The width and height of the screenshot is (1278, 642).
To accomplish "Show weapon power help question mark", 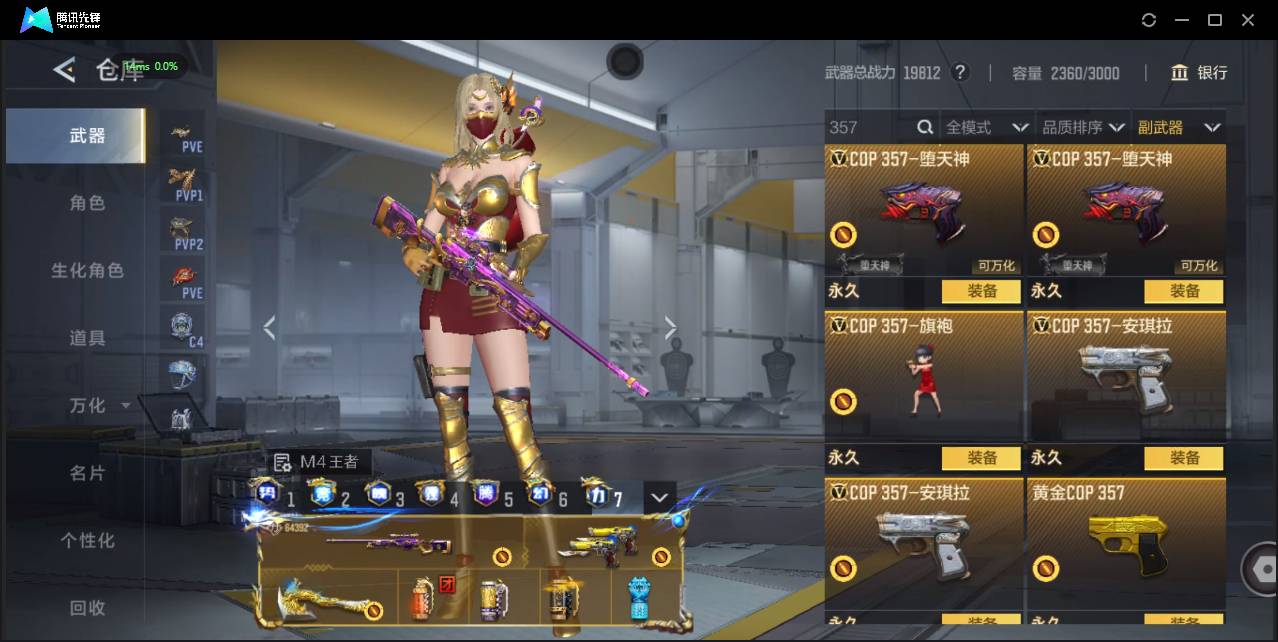I will coord(960,72).
